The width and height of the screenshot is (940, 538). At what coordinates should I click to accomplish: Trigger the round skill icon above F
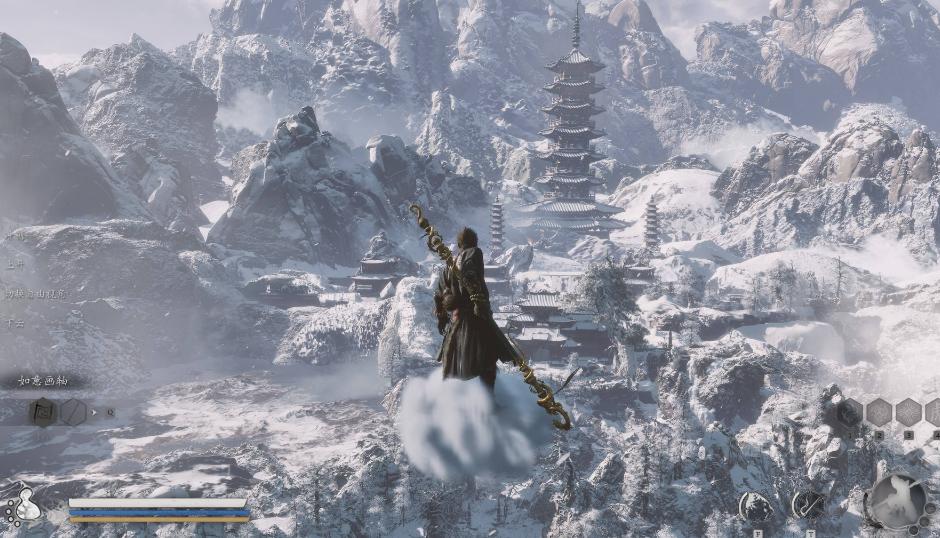coord(755,506)
